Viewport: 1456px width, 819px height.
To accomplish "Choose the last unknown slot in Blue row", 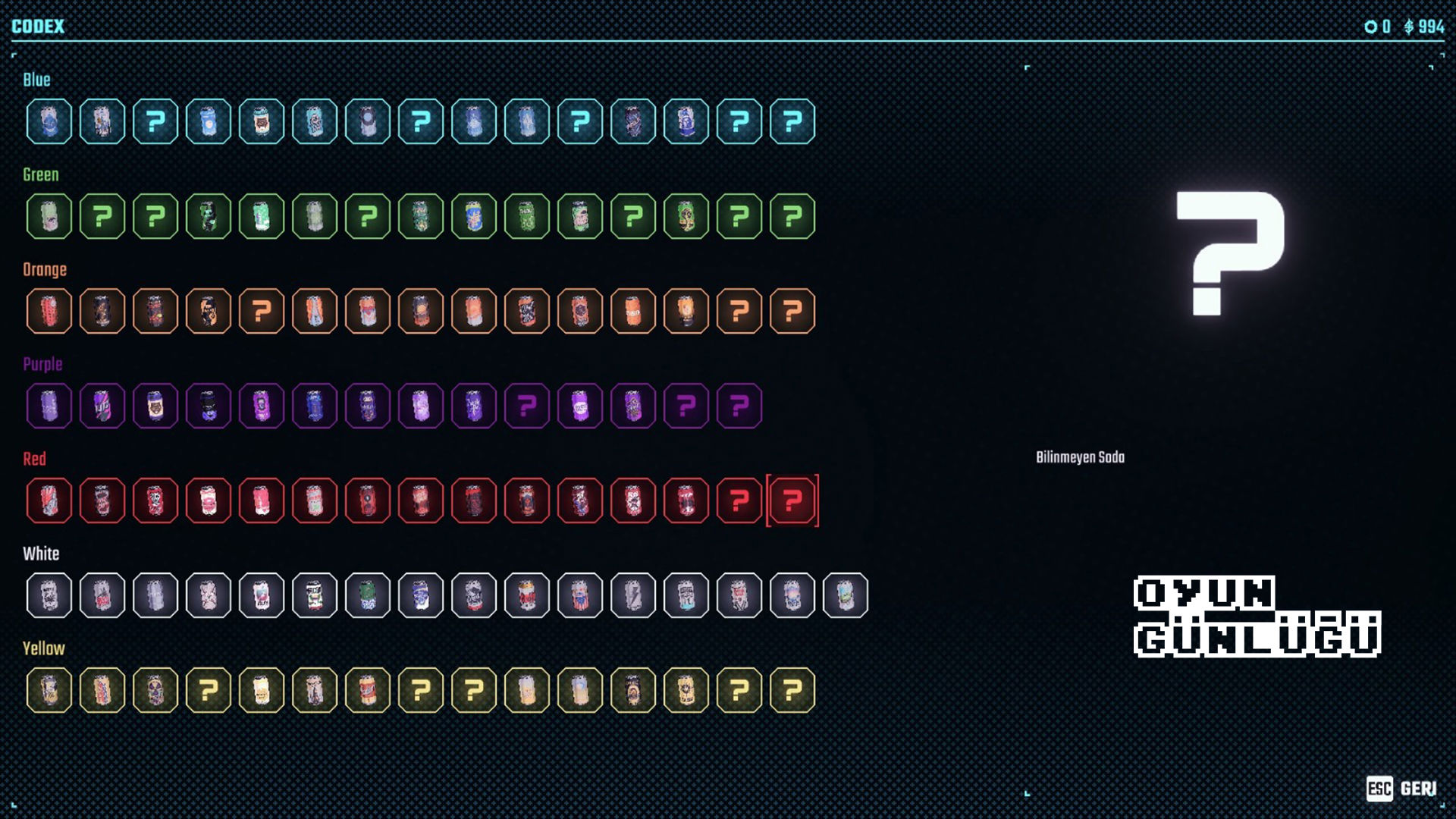I will point(792,121).
